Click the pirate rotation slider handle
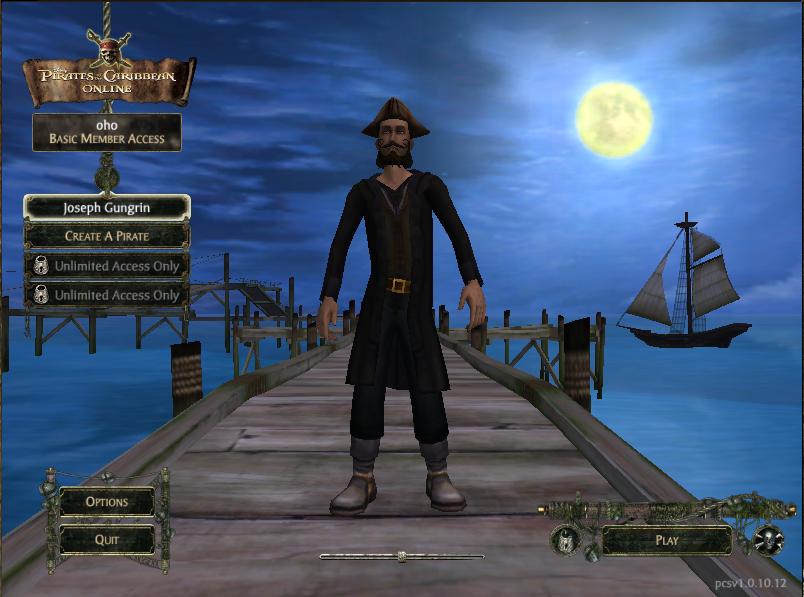Image resolution: width=804 pixels, height=597 pixels. [401, 556]
